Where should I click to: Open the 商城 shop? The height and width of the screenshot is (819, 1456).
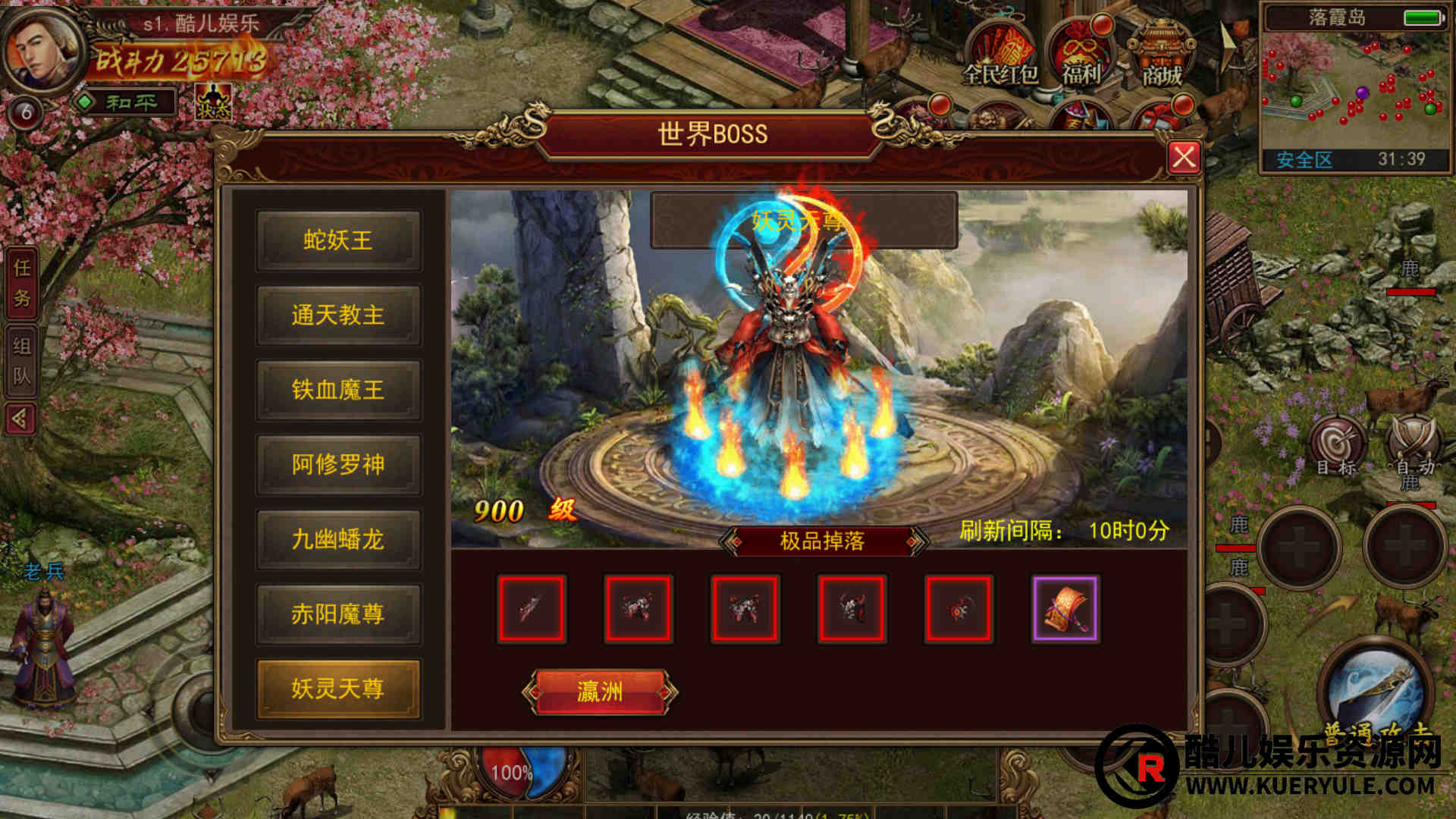pyautogui.click(x=1162, y=55)
